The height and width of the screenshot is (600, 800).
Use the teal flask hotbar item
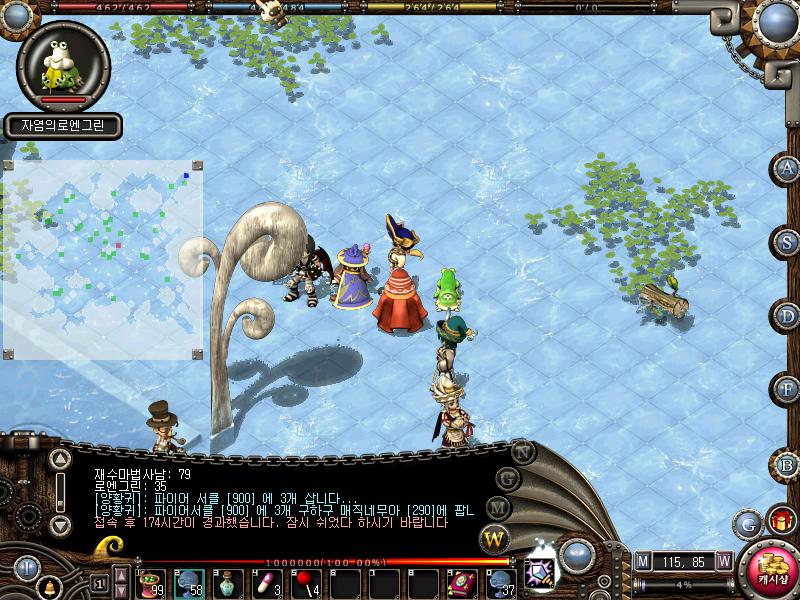pos(229,582)
